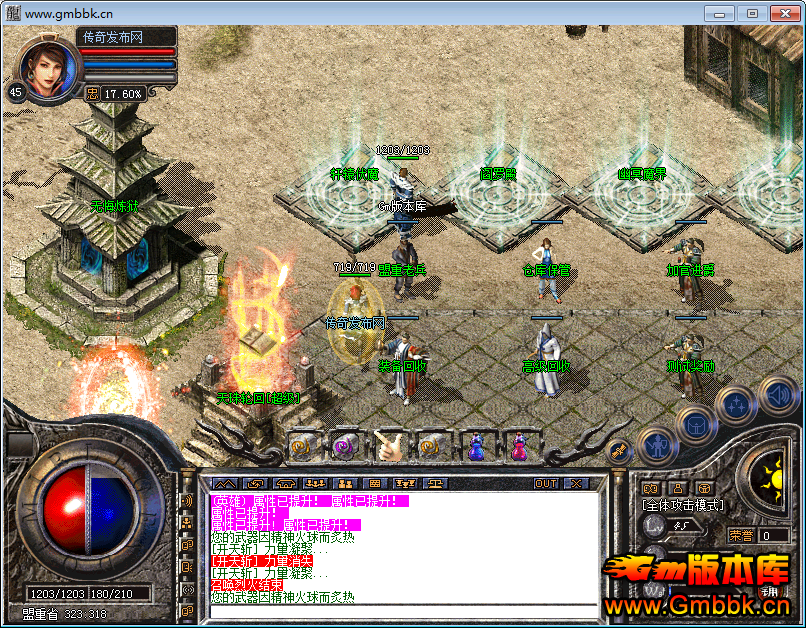Open the four-stars skills round button

(735, 405)
